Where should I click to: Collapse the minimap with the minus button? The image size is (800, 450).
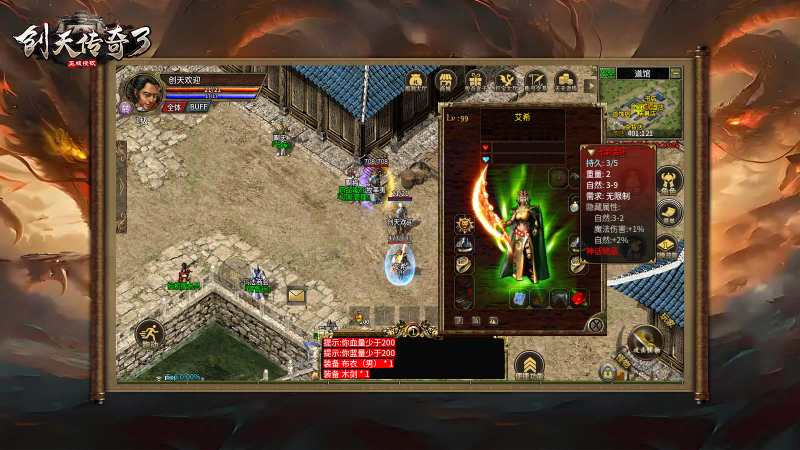coord(676,73)
